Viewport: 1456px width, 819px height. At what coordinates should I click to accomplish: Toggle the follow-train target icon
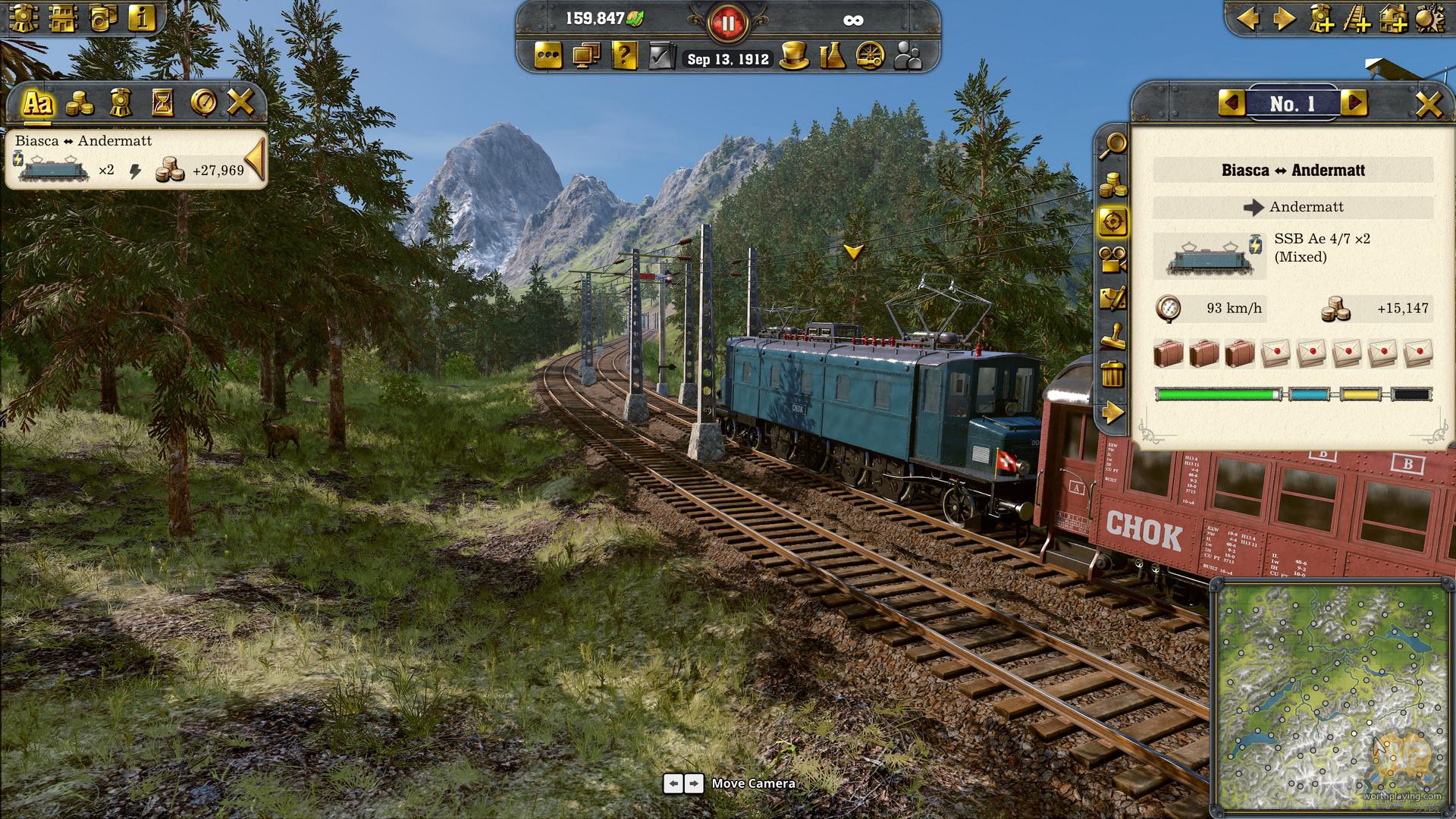coord(1112,222)
